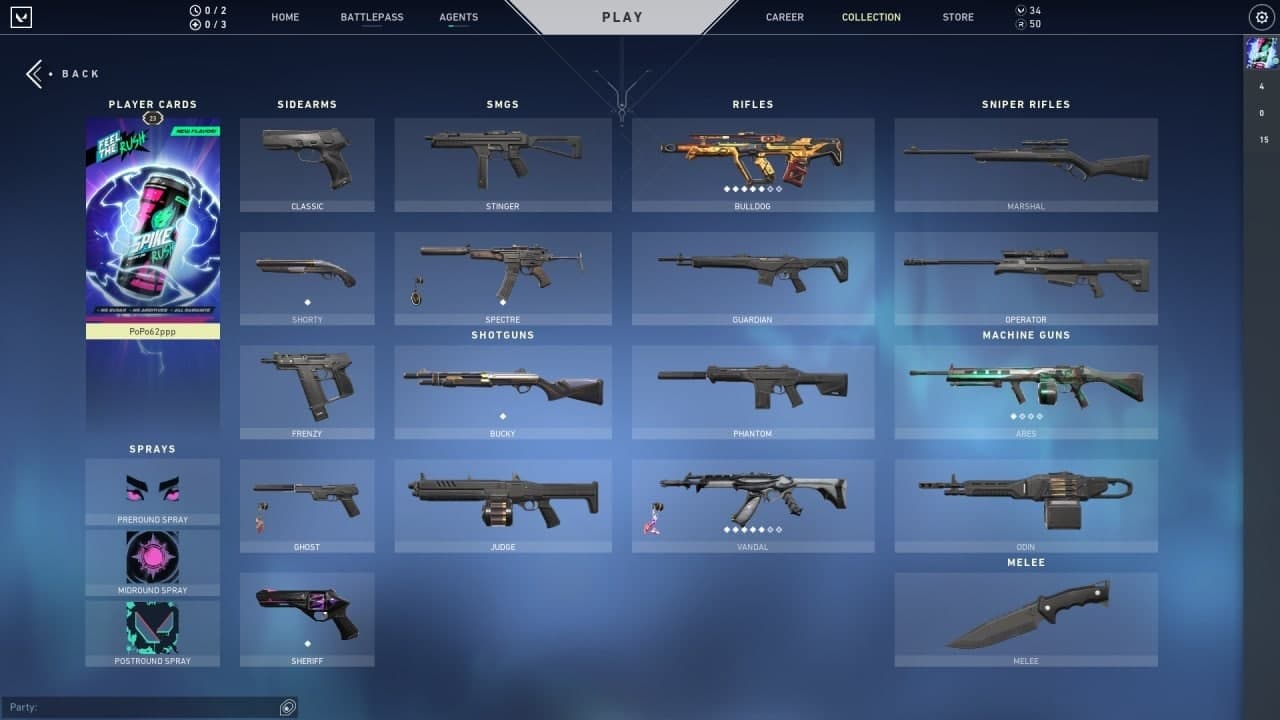Screen dimensions: 1280x720
Task: Click the back chevron arrow next to BACK
Action: point(35,73)
